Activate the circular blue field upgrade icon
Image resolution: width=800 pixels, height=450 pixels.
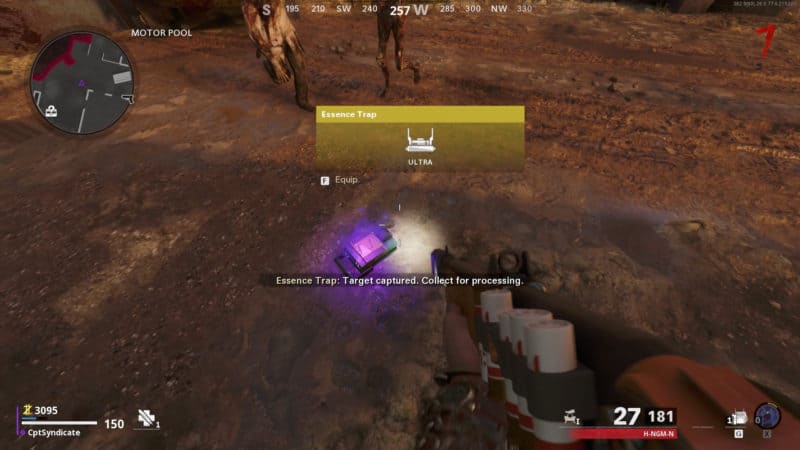(770, 417)
